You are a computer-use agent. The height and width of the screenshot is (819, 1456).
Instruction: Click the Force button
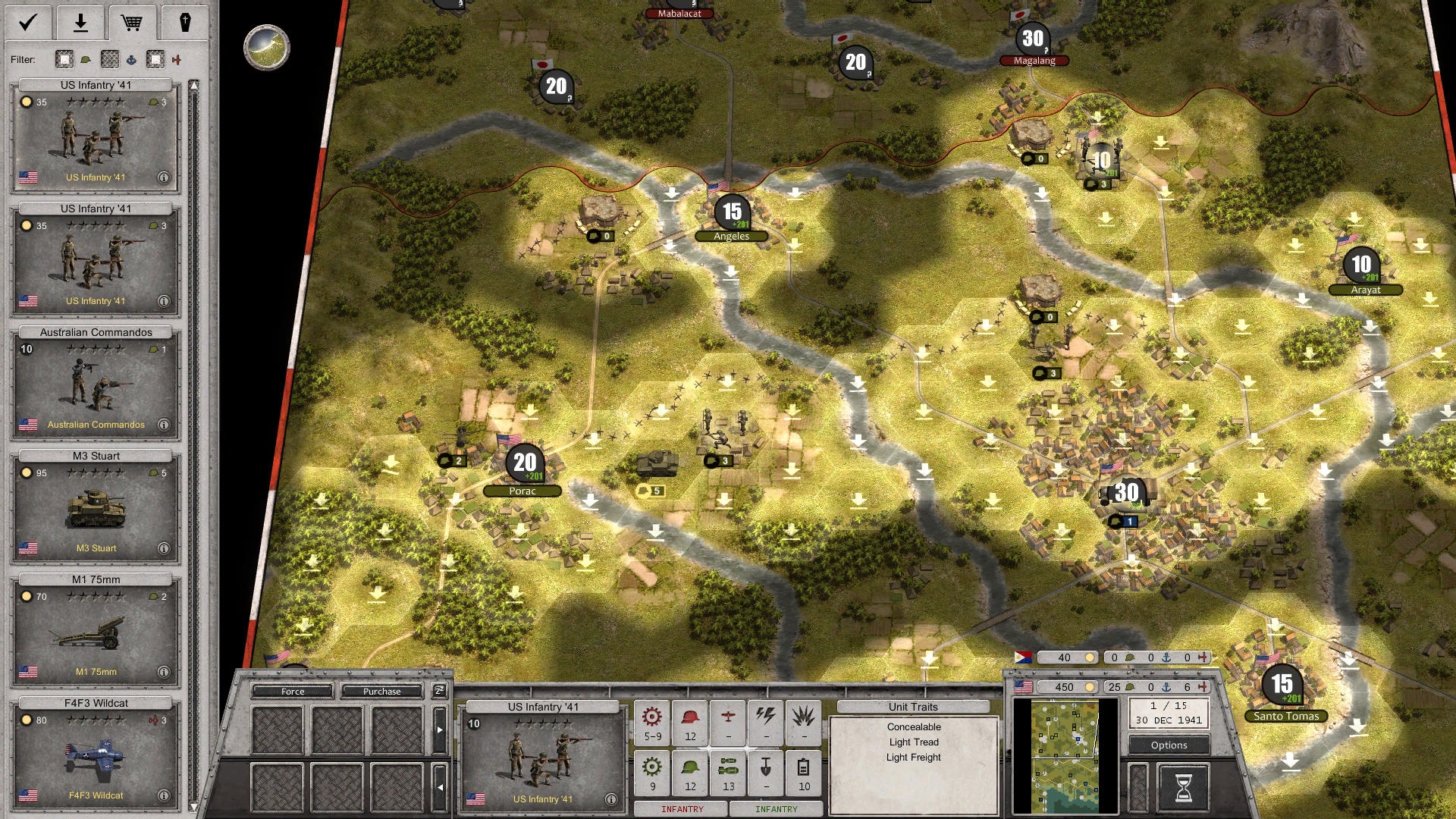click(293, 692)
